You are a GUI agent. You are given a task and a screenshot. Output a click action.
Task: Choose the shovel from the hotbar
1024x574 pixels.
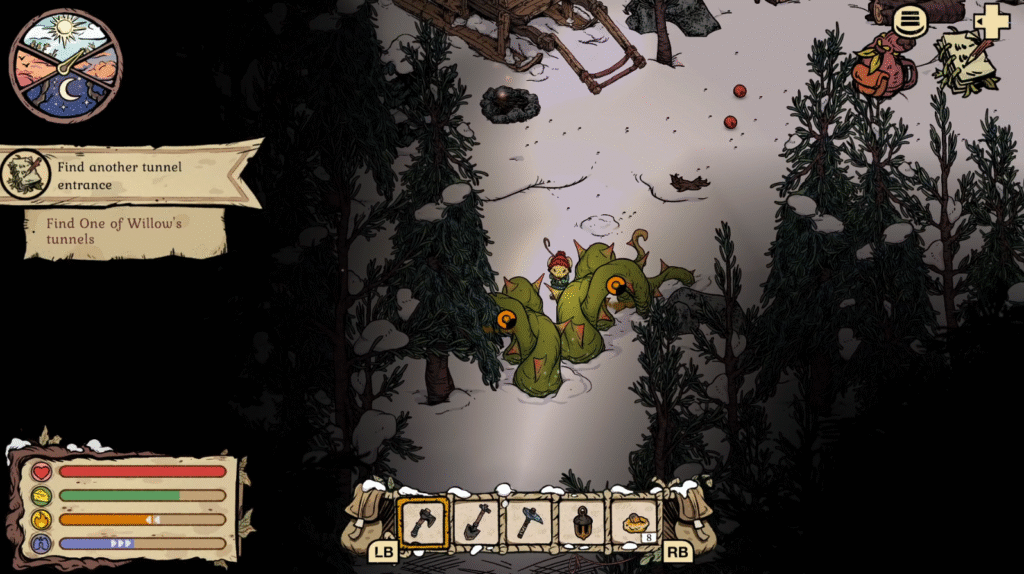click(476, 521)
